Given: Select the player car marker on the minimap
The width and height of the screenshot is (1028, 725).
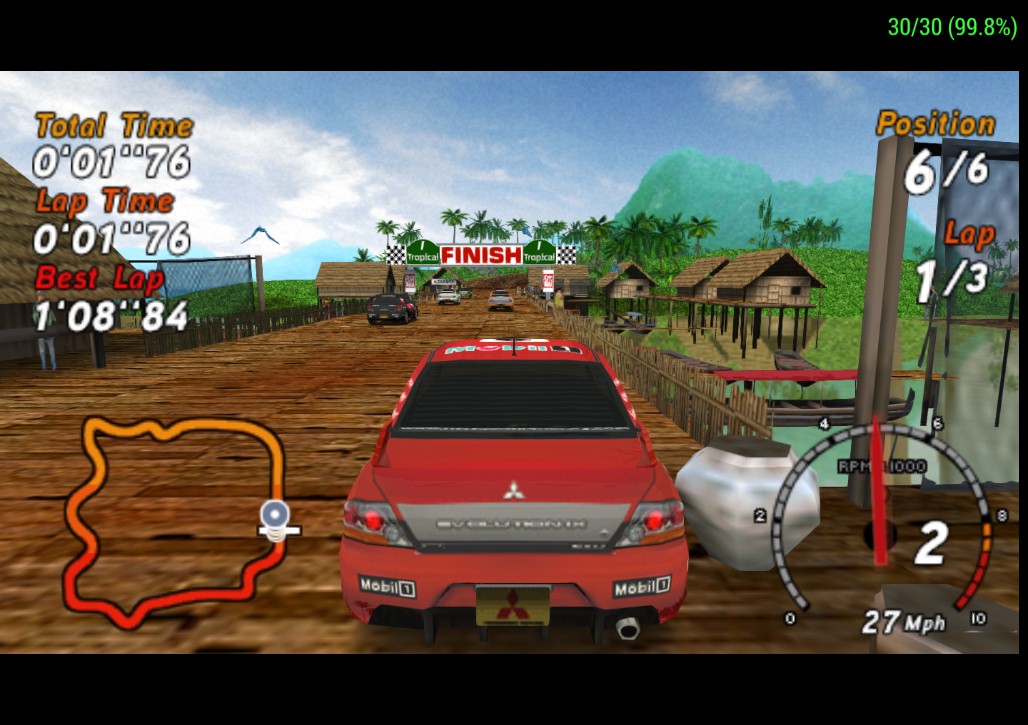Looking at the screenshot, I should click(x=274, y=516).
